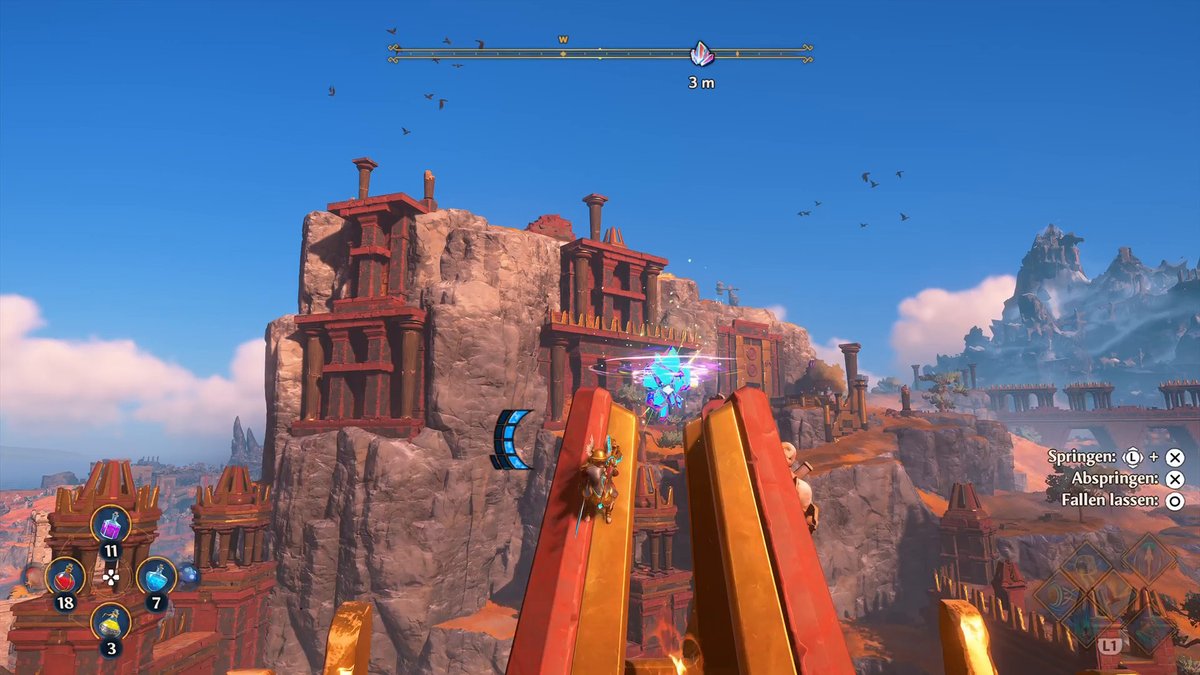The image size is (1200, 675).
Task: Select the purple potion with 11 charges
Action: pos(110,524)
